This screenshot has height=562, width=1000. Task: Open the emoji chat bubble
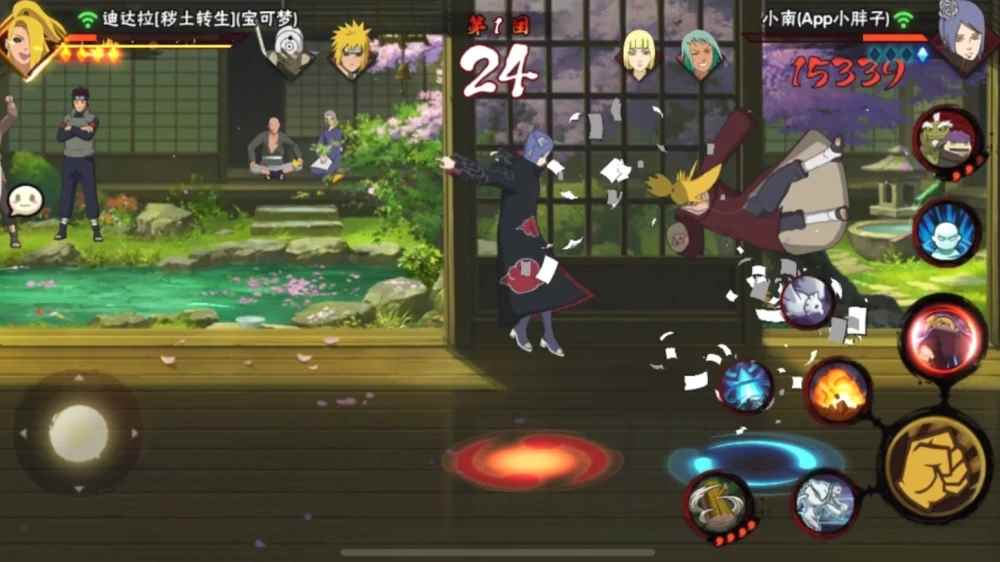coord(23,202)
